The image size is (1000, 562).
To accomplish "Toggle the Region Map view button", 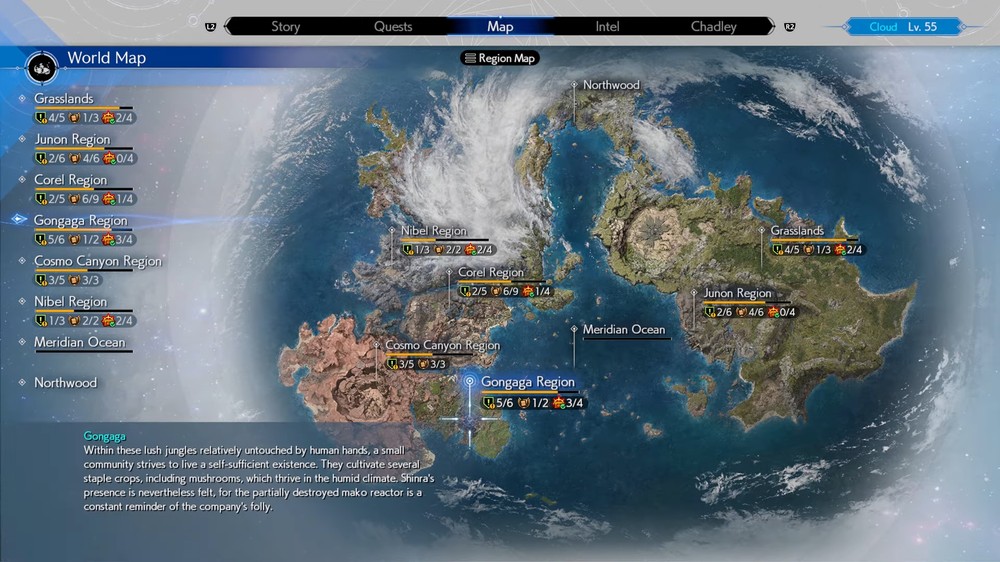I will 500,58.
